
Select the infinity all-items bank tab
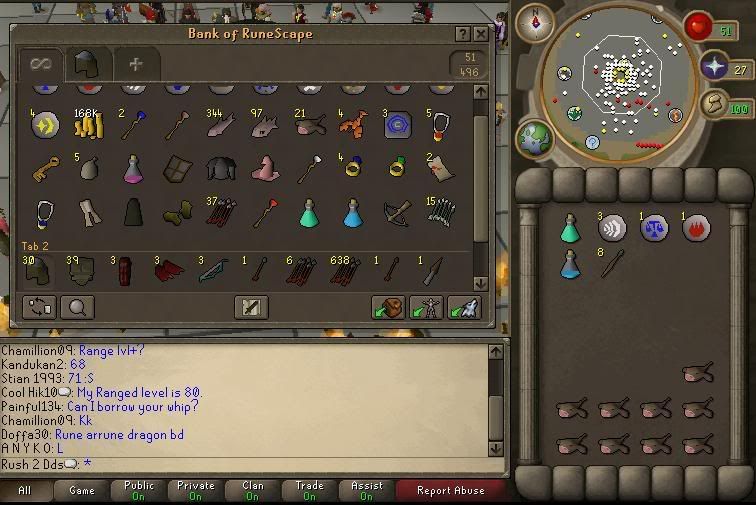[x=41, y=65]
